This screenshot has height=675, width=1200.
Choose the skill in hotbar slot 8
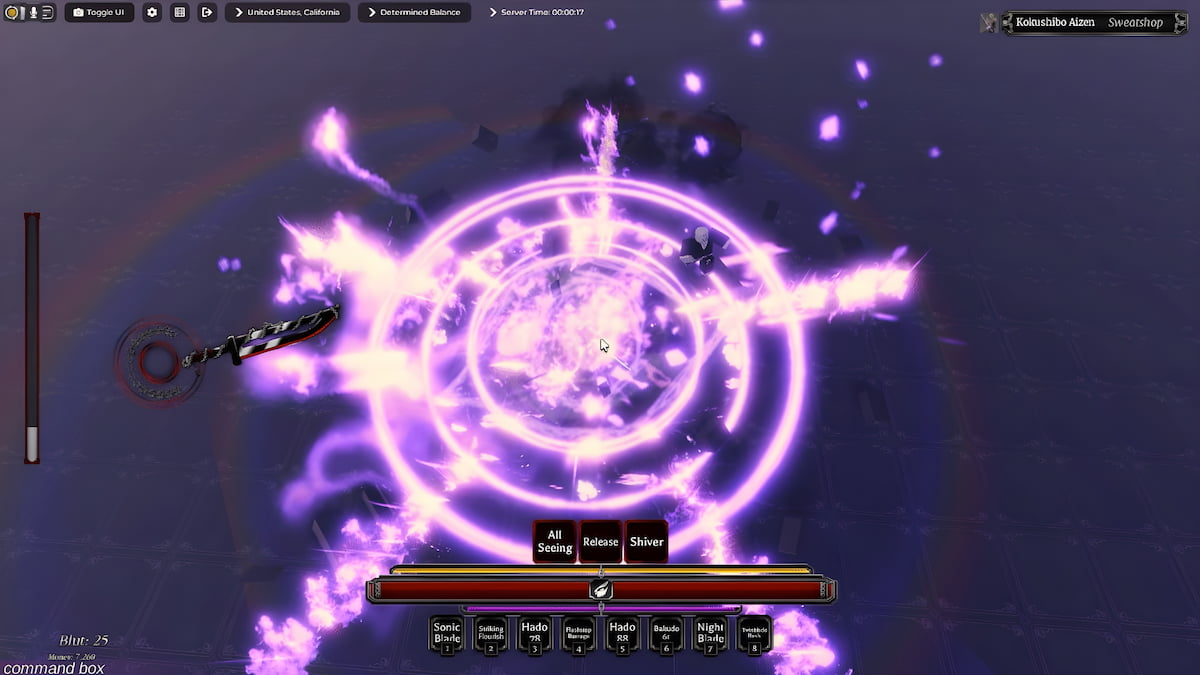point(754,634)
